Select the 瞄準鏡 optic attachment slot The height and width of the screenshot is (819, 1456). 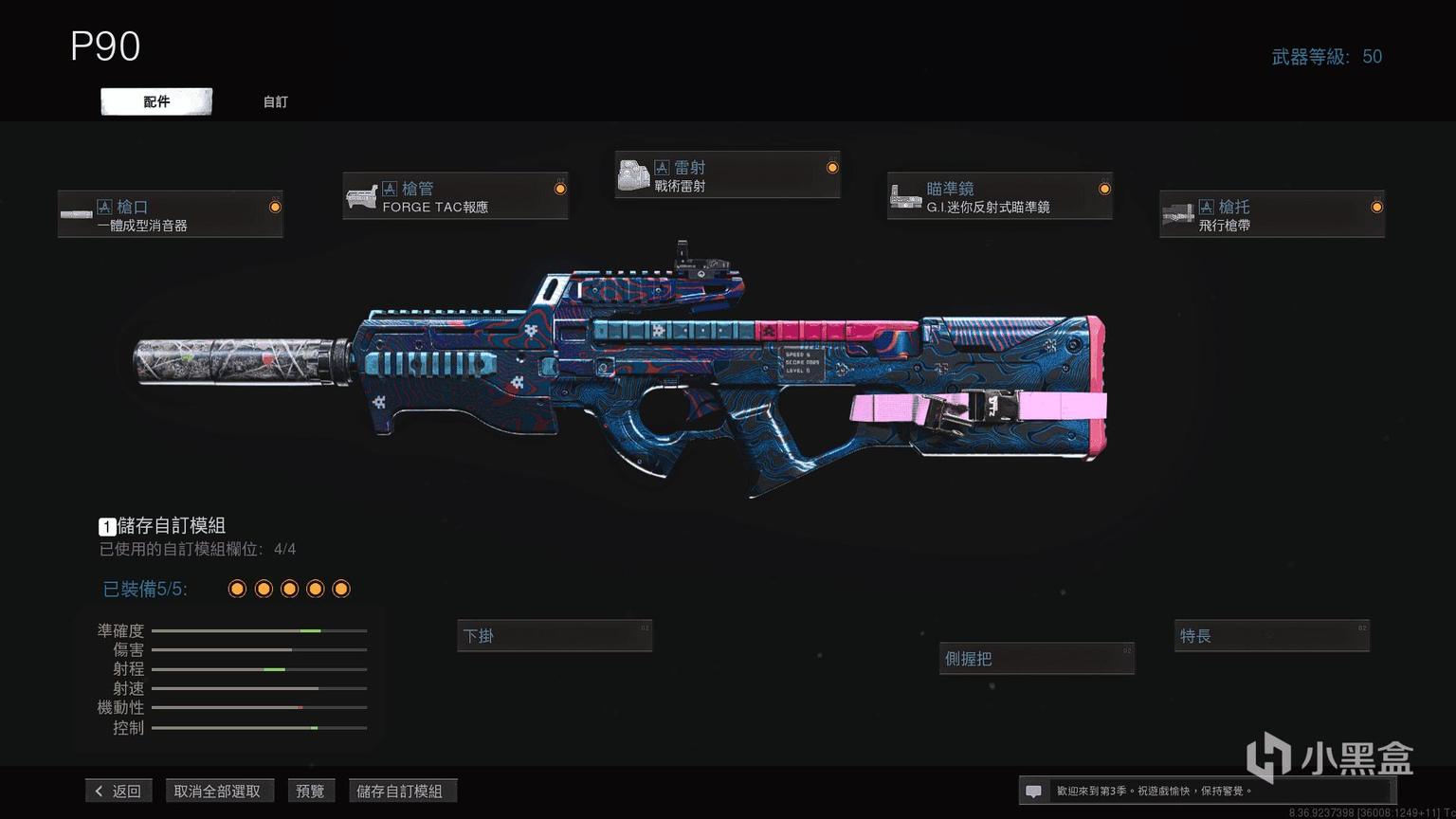[999, 196]
